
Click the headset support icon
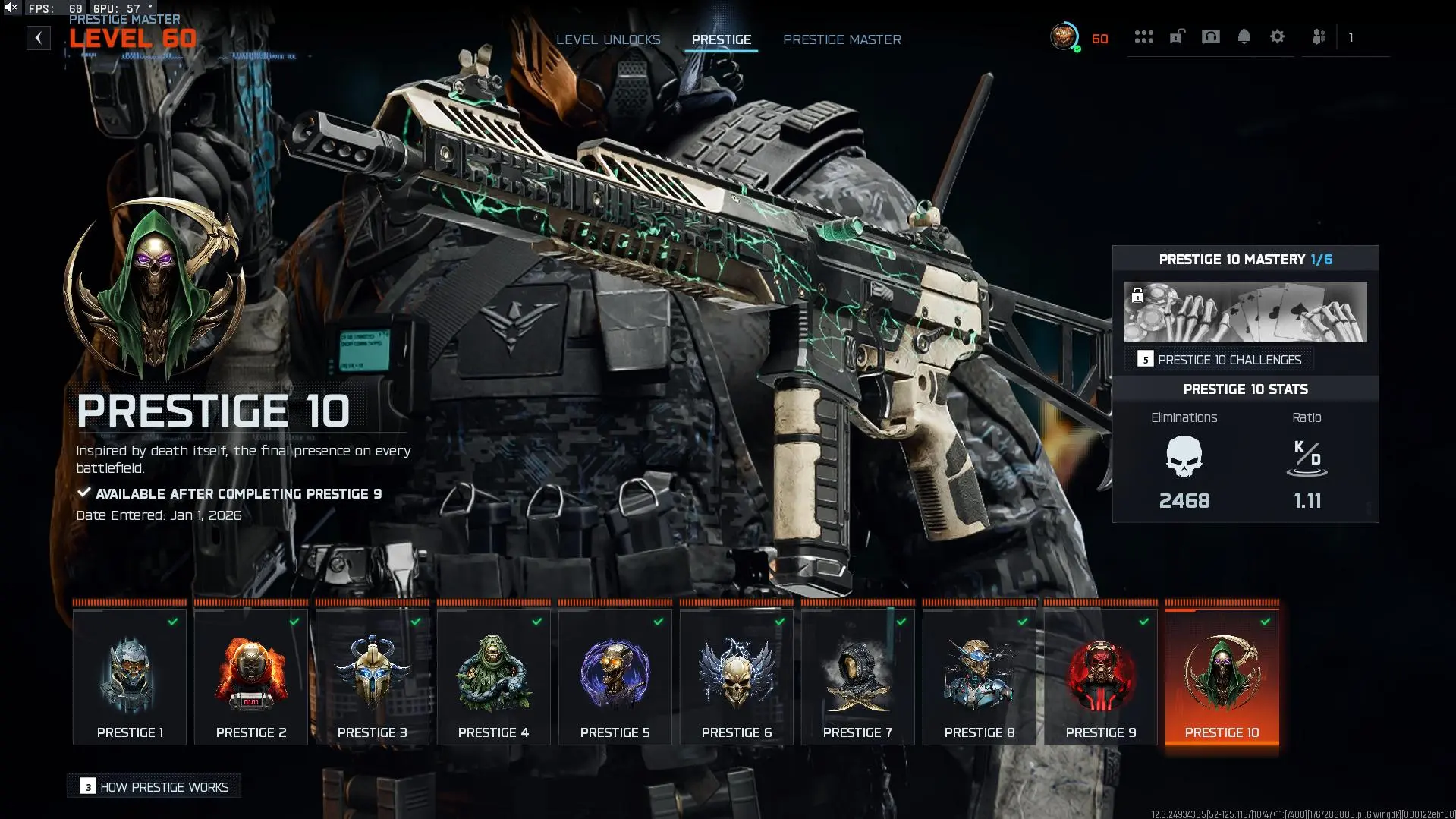(1211, 36)
